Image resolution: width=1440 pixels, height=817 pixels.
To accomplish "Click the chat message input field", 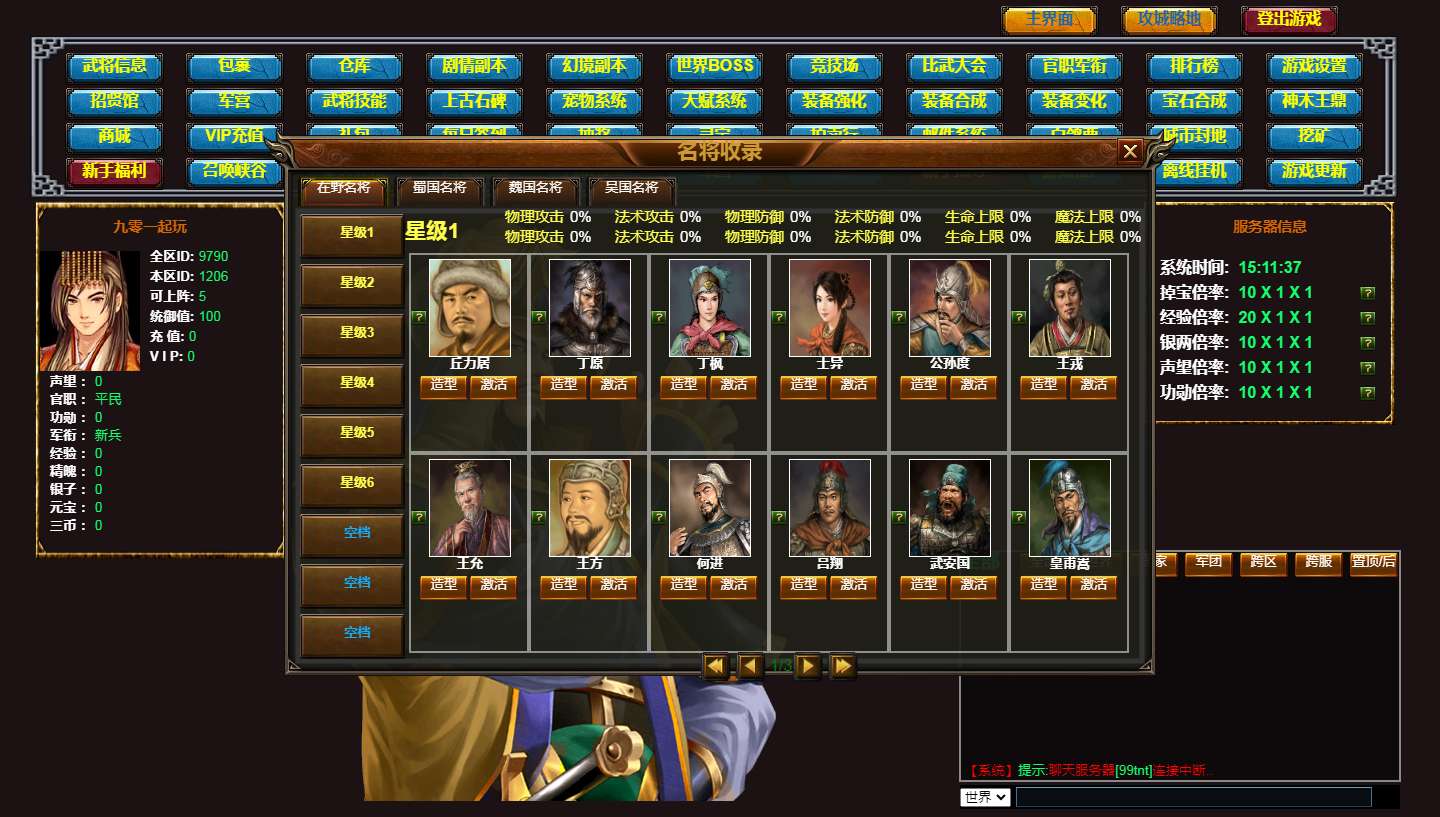I will 1193,797.
